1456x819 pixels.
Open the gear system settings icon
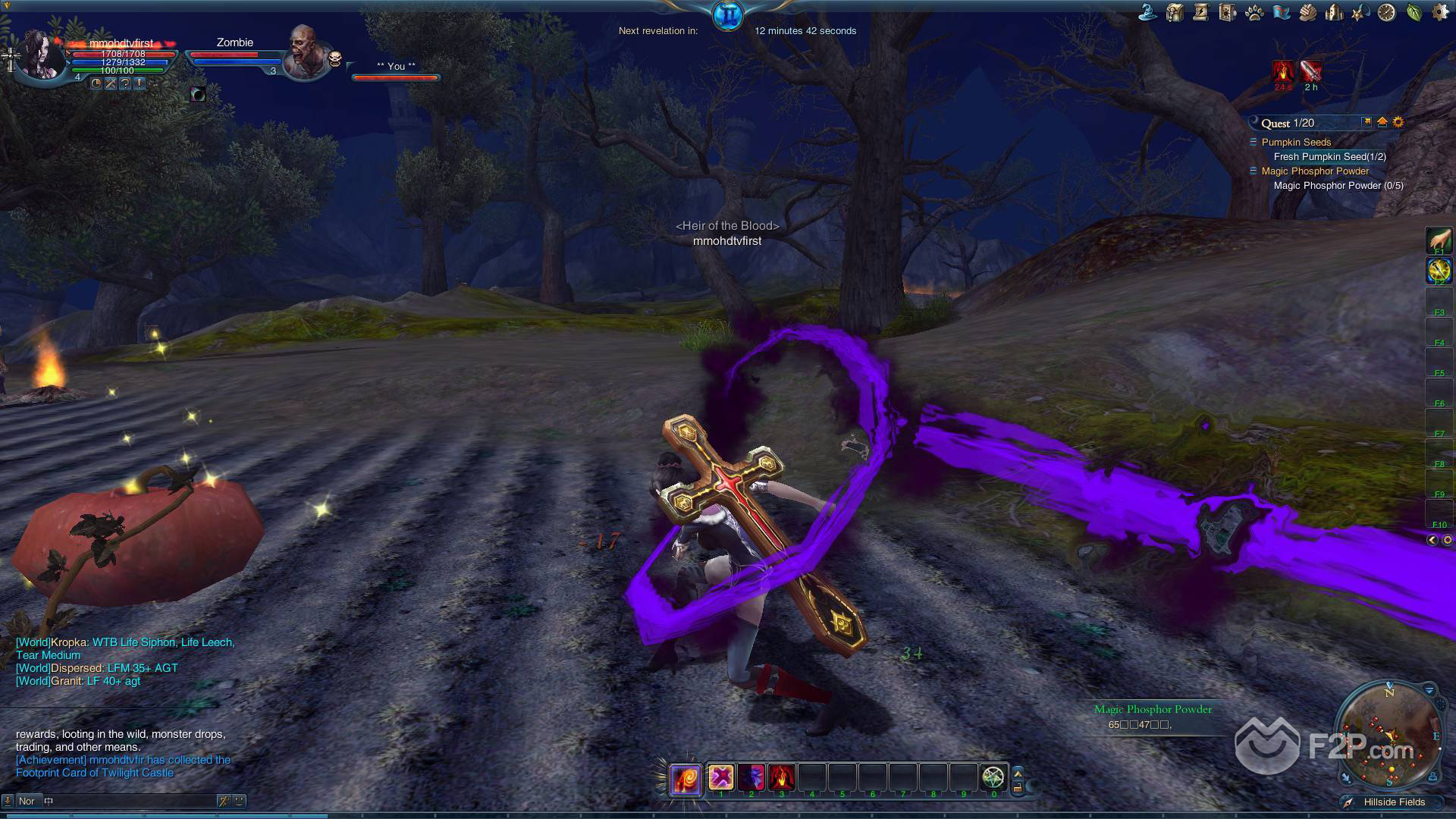pos(1440,13)
